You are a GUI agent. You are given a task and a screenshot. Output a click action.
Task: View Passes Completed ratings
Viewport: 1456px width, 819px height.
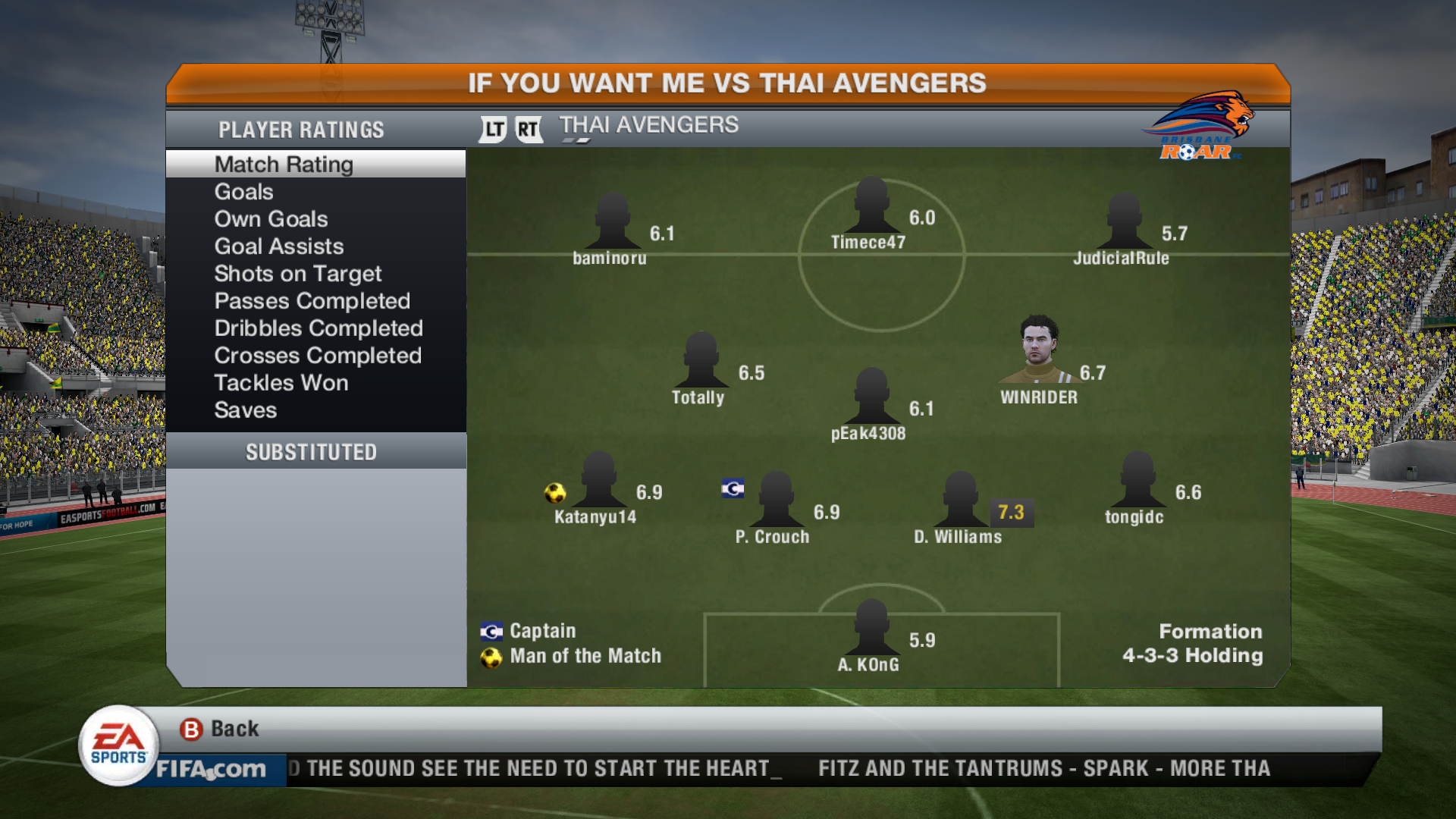click(312, 301)
